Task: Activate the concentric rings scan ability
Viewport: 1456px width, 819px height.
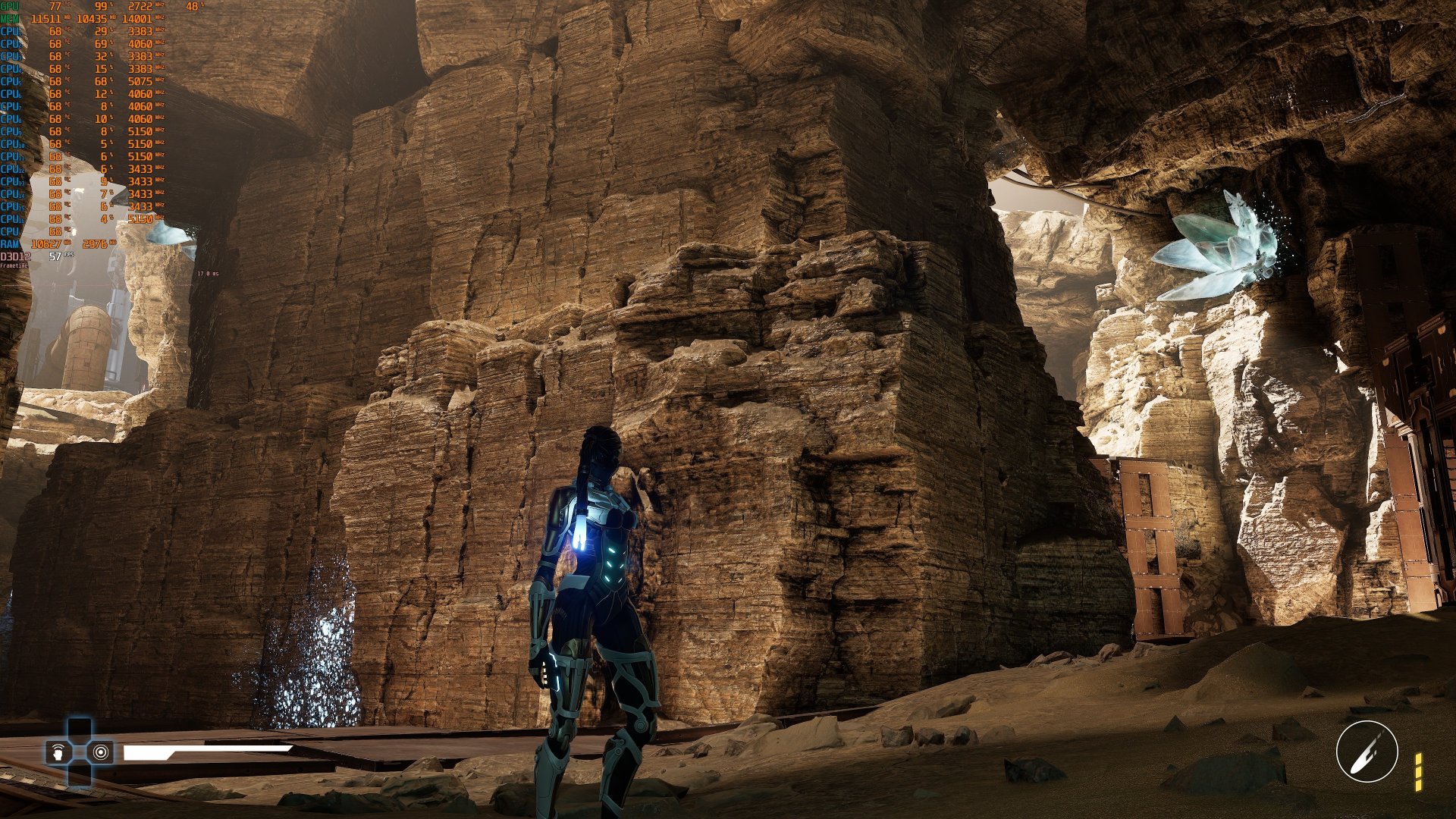Action: coord(101,752)
